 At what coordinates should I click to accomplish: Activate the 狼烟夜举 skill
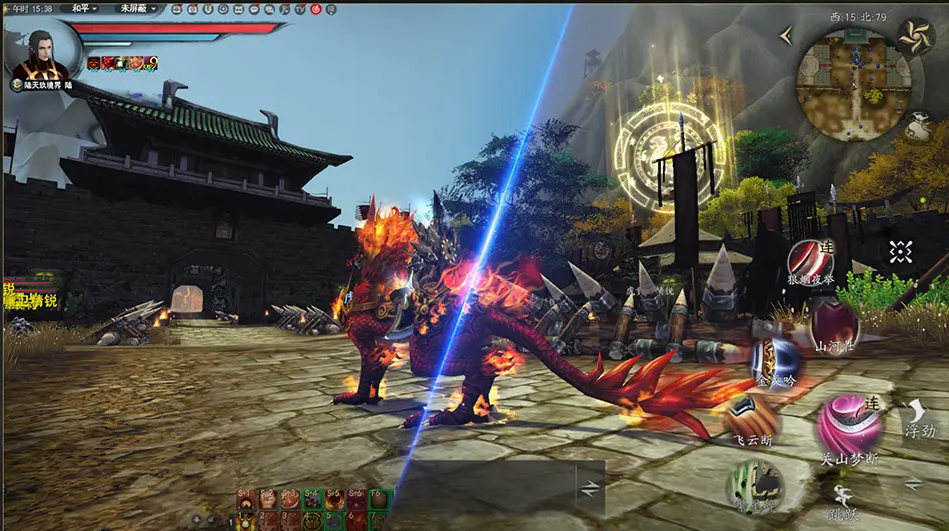click(810, 258)
